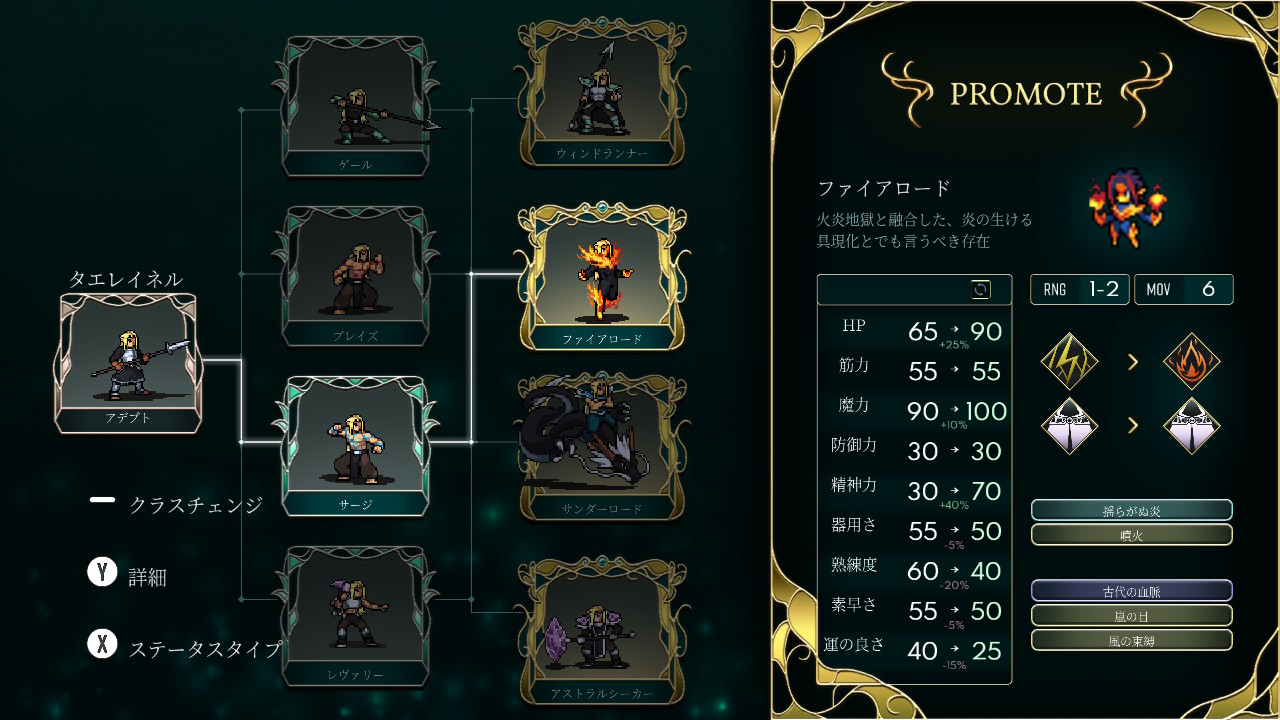The width and height of the screenshot is (1280, 720).
Task: Inspect the lightning element diamond icon
Action: (1069, 362)
